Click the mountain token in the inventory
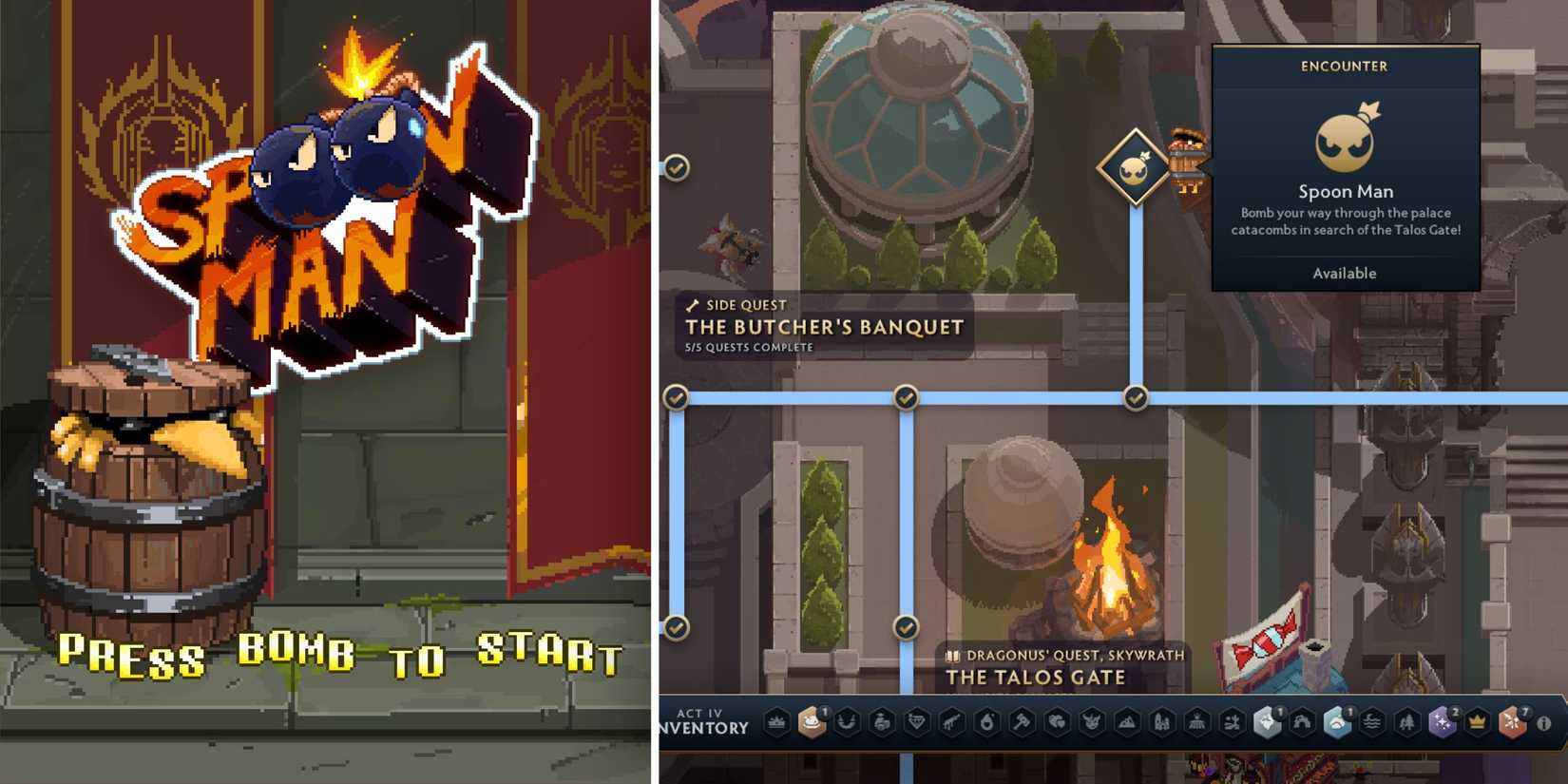 (x=1126, y=722)
